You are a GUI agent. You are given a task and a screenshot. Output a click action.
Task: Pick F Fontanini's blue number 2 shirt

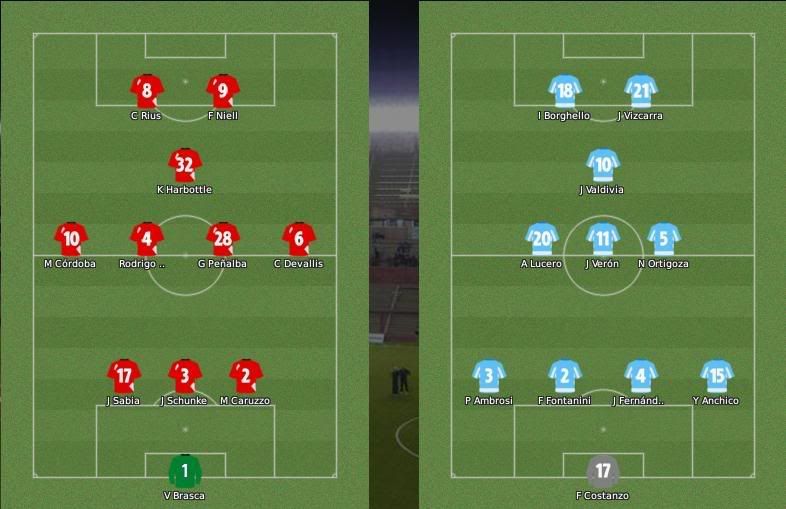point(565,376)
